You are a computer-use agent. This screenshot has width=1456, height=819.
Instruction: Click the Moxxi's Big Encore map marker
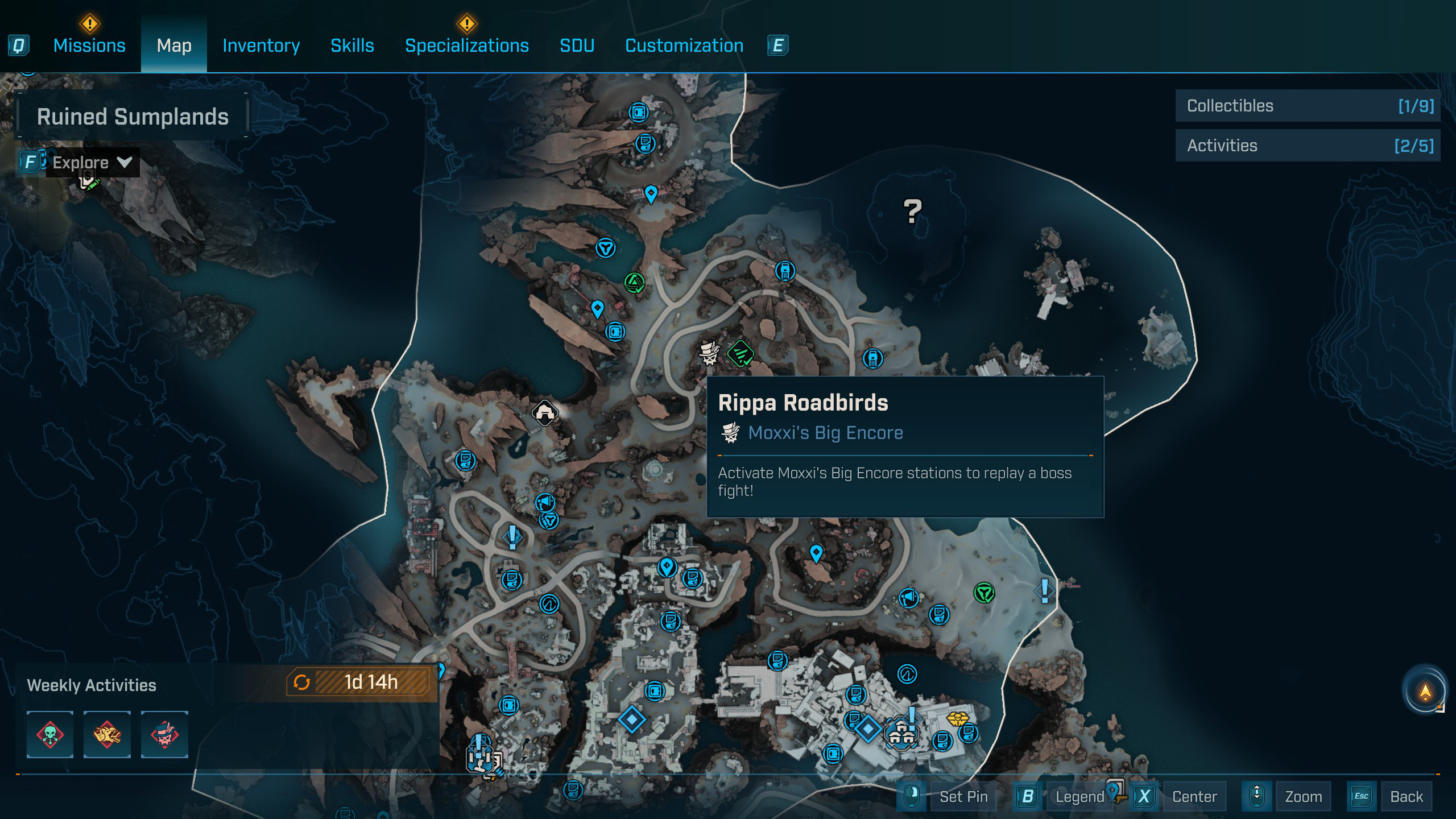coord(709,353)
